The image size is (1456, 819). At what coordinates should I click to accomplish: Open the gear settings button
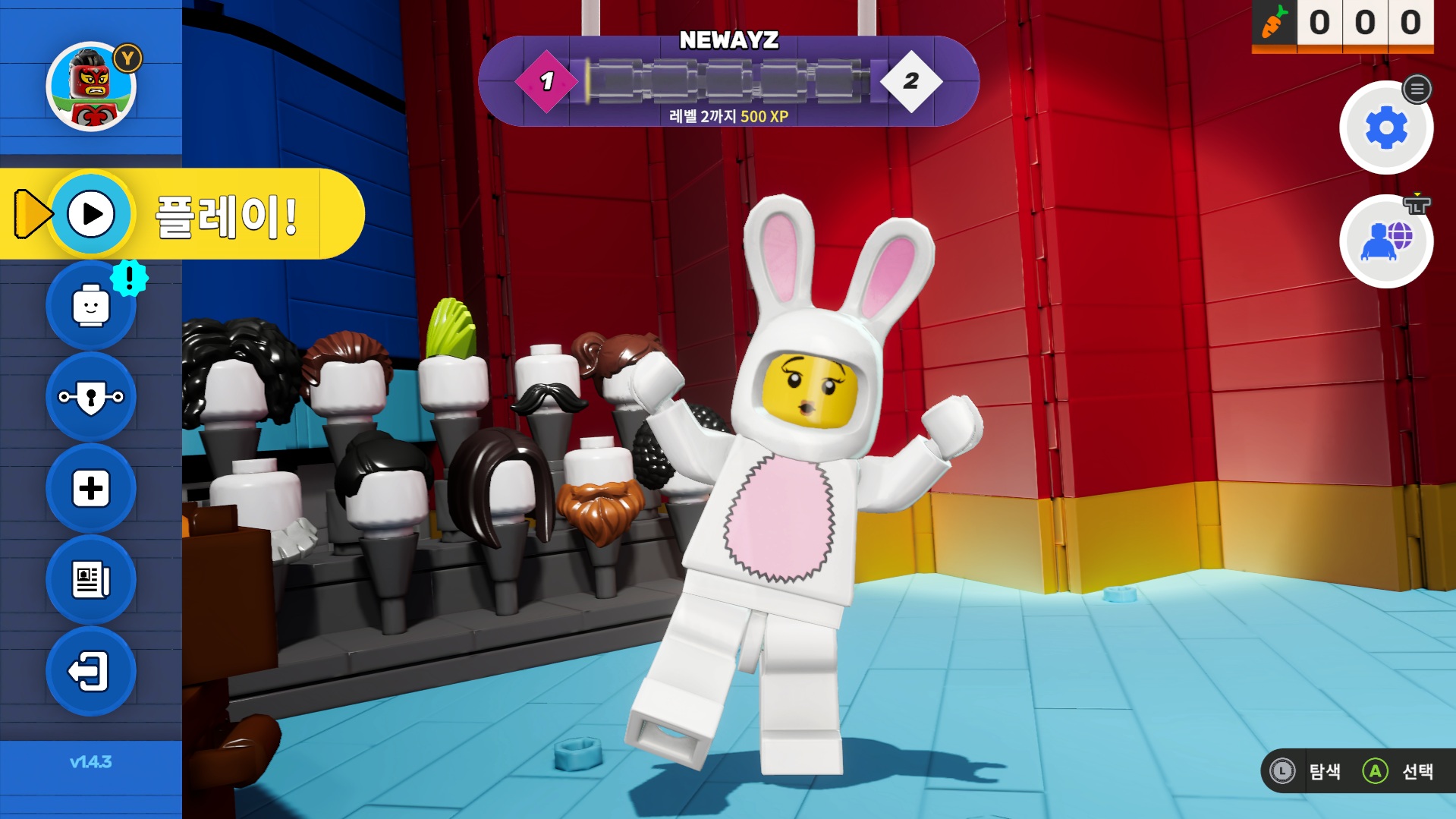pyautogui.click(x=1385, y=128)
